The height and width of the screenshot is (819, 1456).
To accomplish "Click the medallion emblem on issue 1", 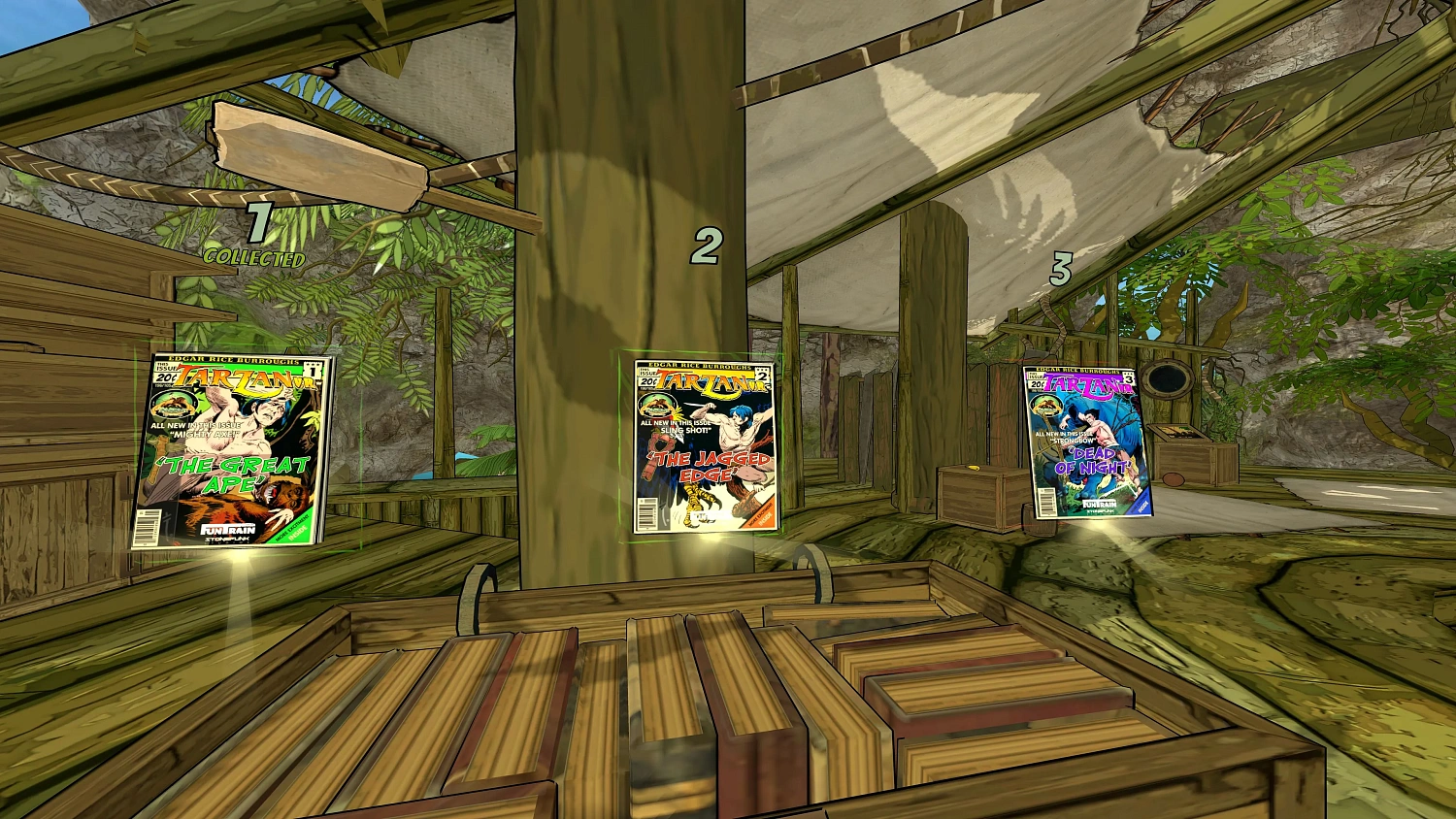I will (173, 406).
